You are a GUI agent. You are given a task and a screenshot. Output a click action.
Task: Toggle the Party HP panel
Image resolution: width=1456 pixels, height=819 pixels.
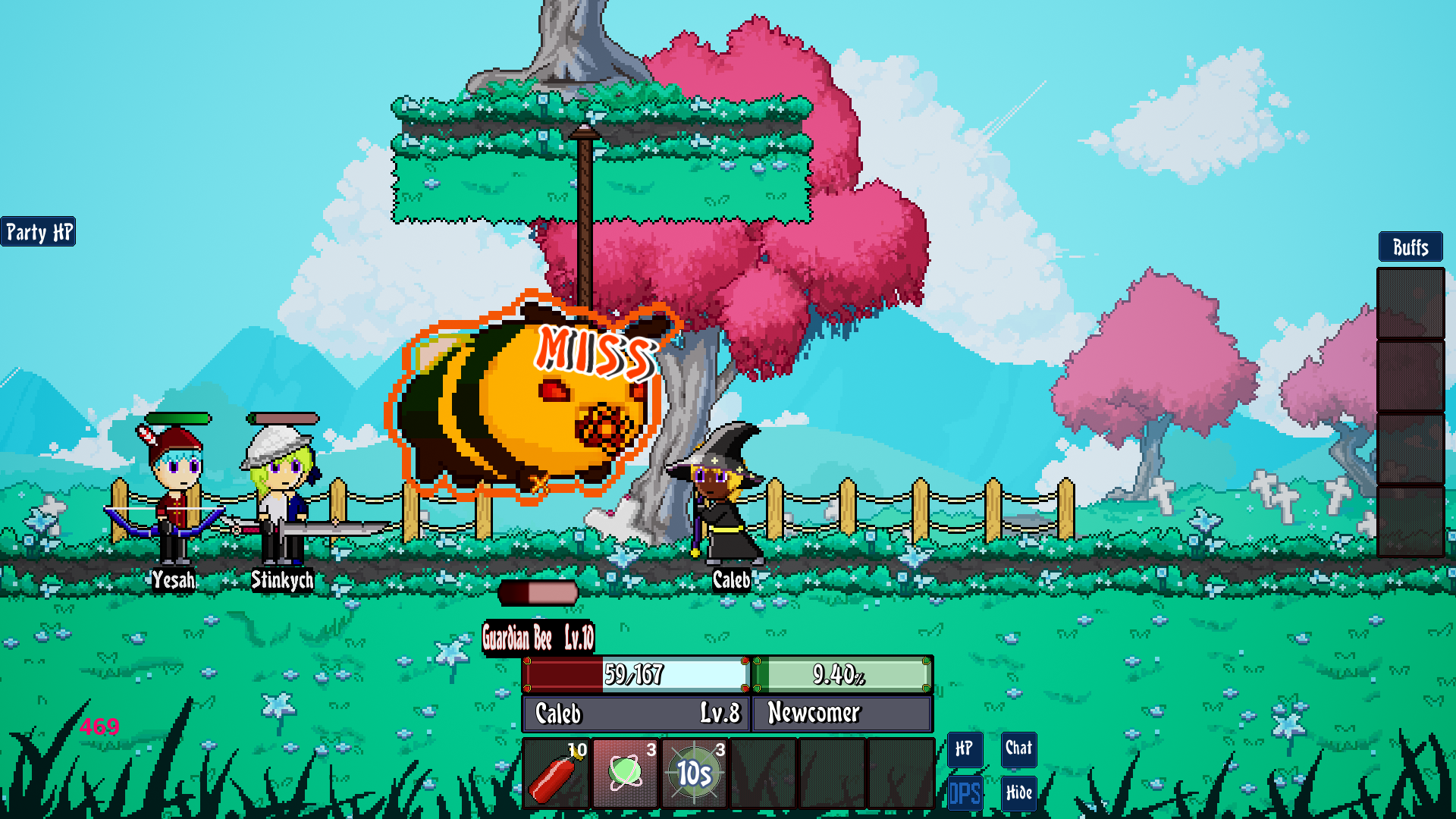click(x=39, y=232)
